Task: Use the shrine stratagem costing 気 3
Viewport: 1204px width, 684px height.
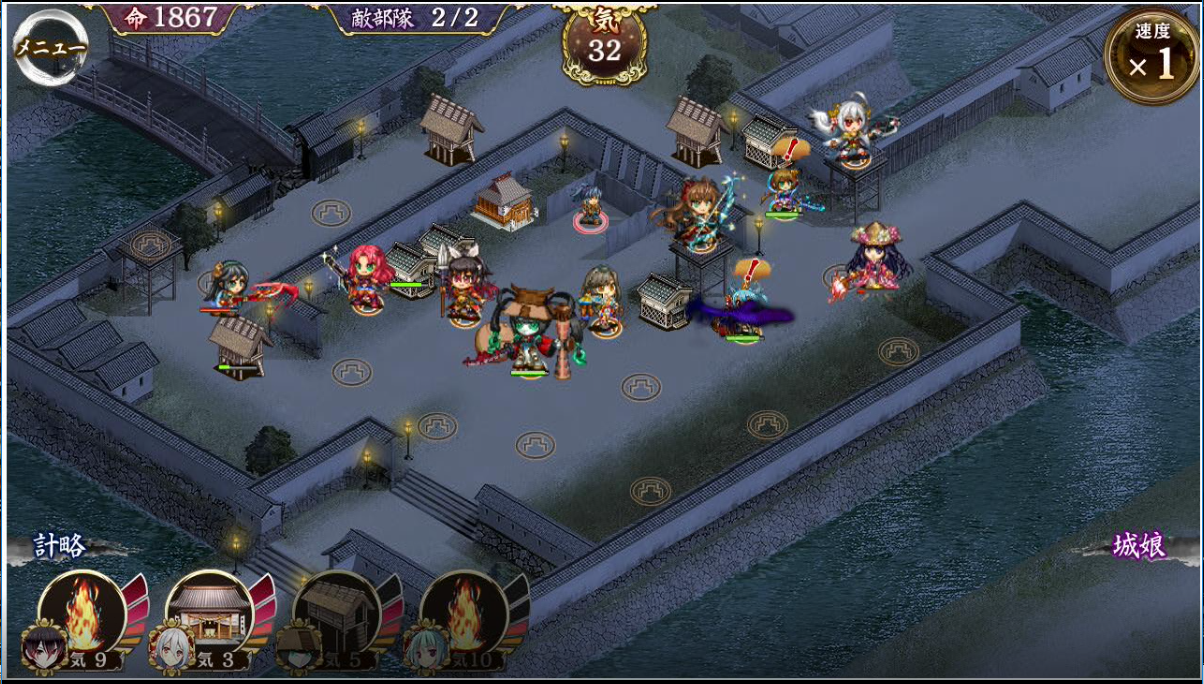Action: [x=209, y=613]
